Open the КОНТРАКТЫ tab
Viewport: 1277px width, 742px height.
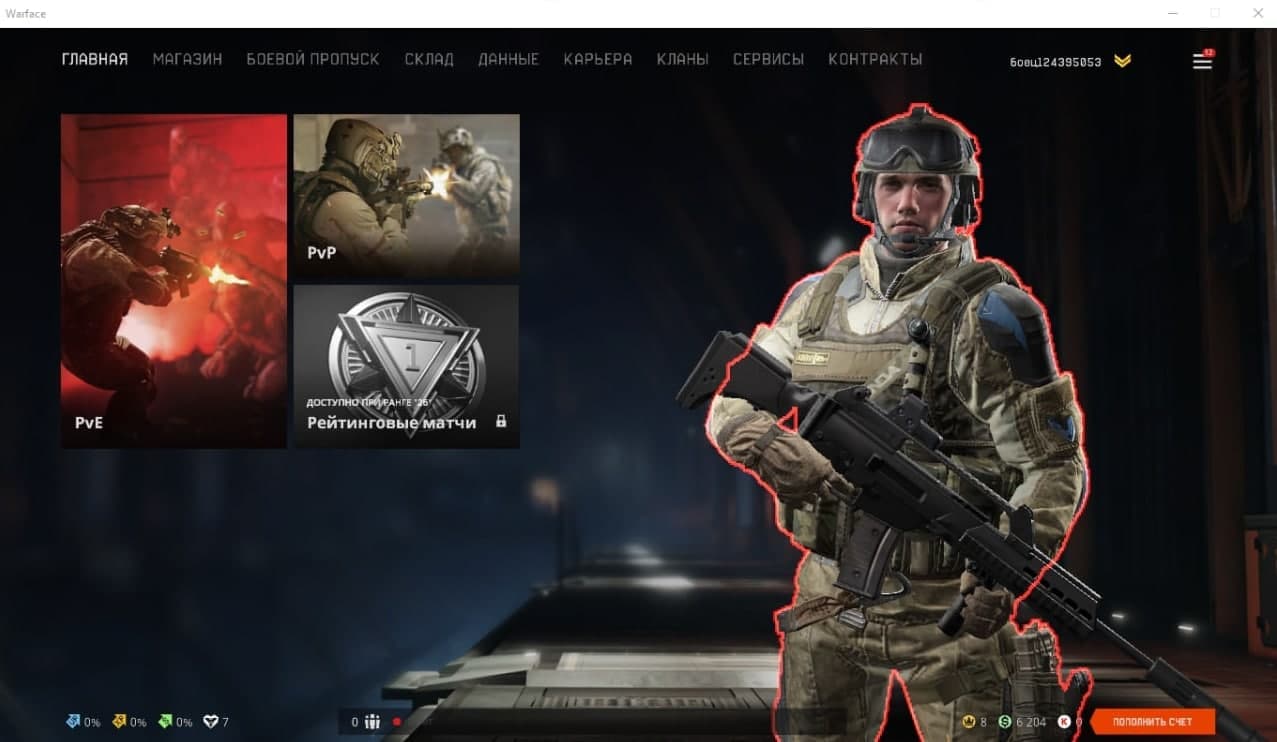click(875, 60)
